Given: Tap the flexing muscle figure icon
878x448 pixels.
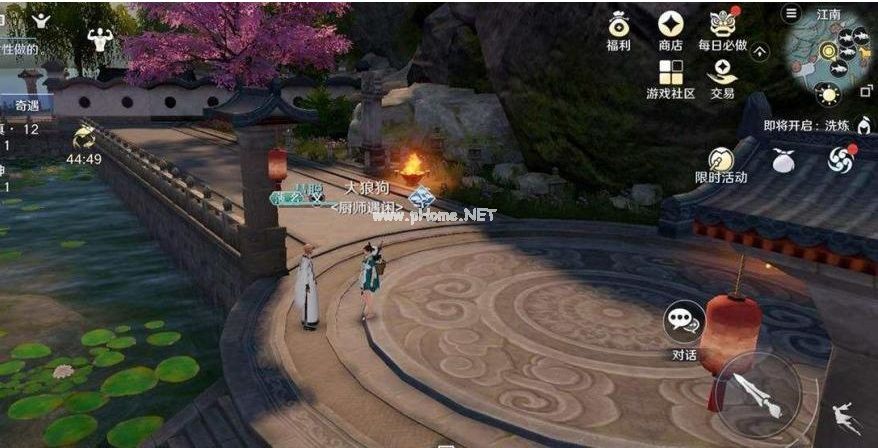Looking at the screenshot, I should click(x=100, y=39).
